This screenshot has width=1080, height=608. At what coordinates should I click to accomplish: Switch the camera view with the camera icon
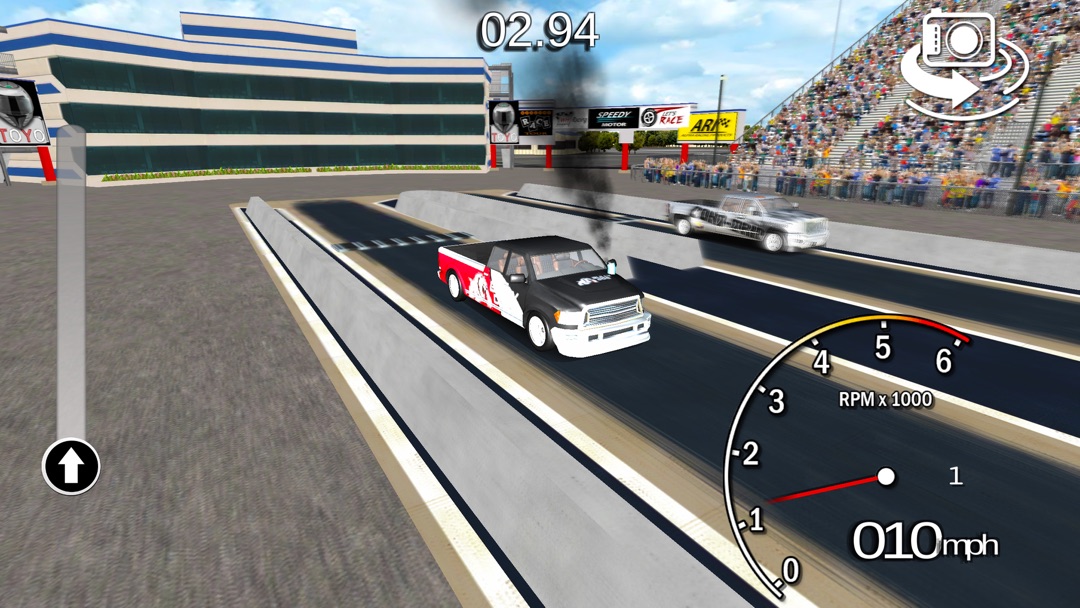pyautogui.click(x=963, y=62)
